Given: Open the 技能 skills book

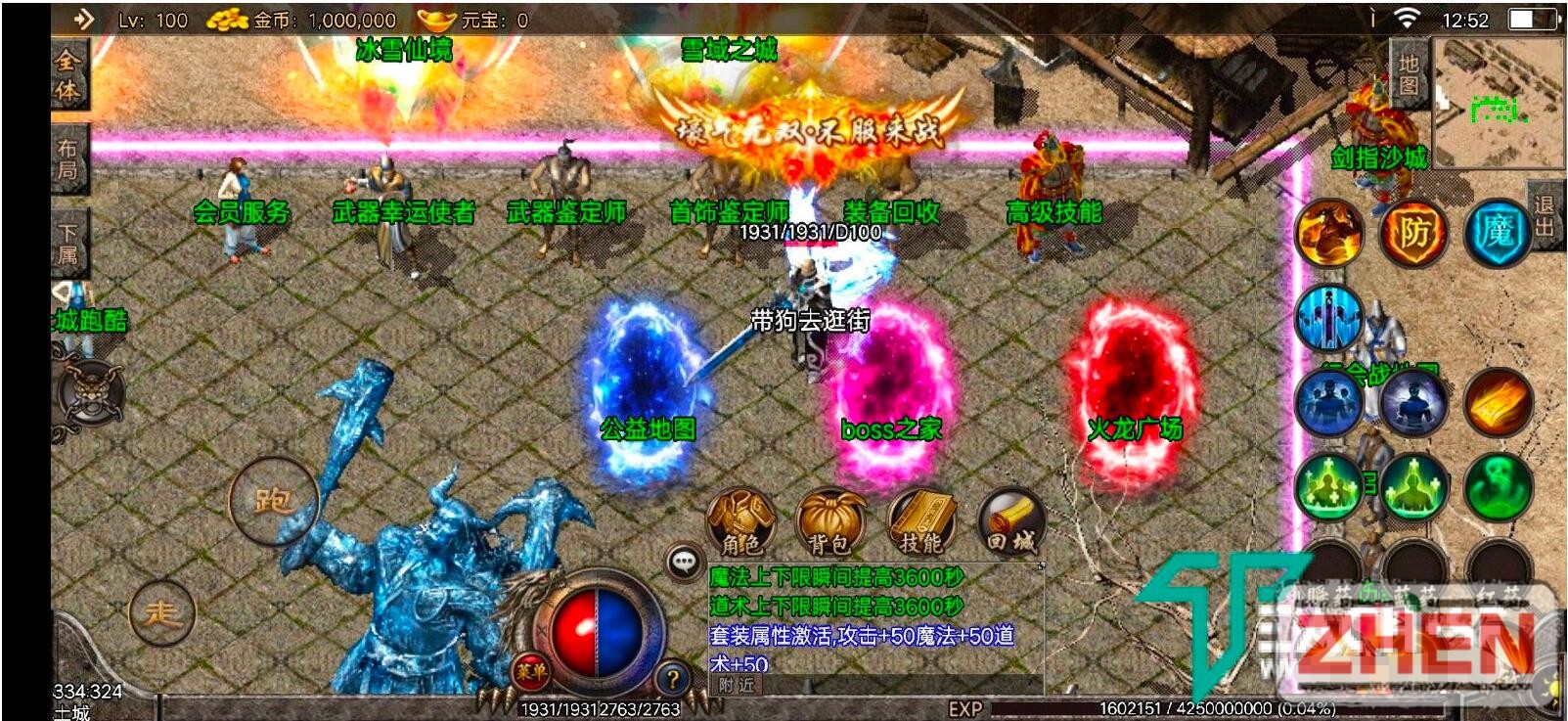Looking at the screenshot, I should (920, 523).
